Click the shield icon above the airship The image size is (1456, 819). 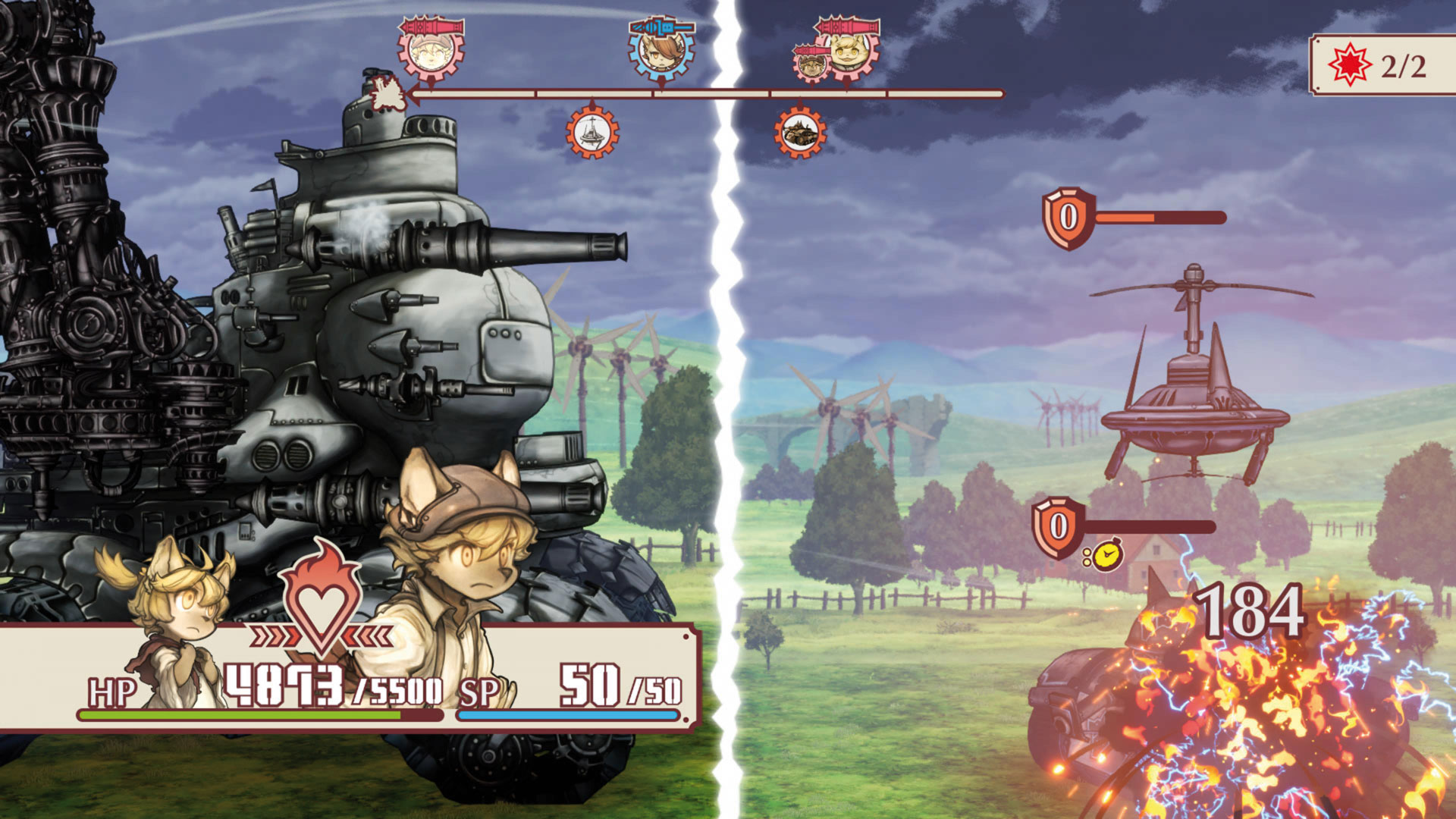click(x=1068, y=218)
